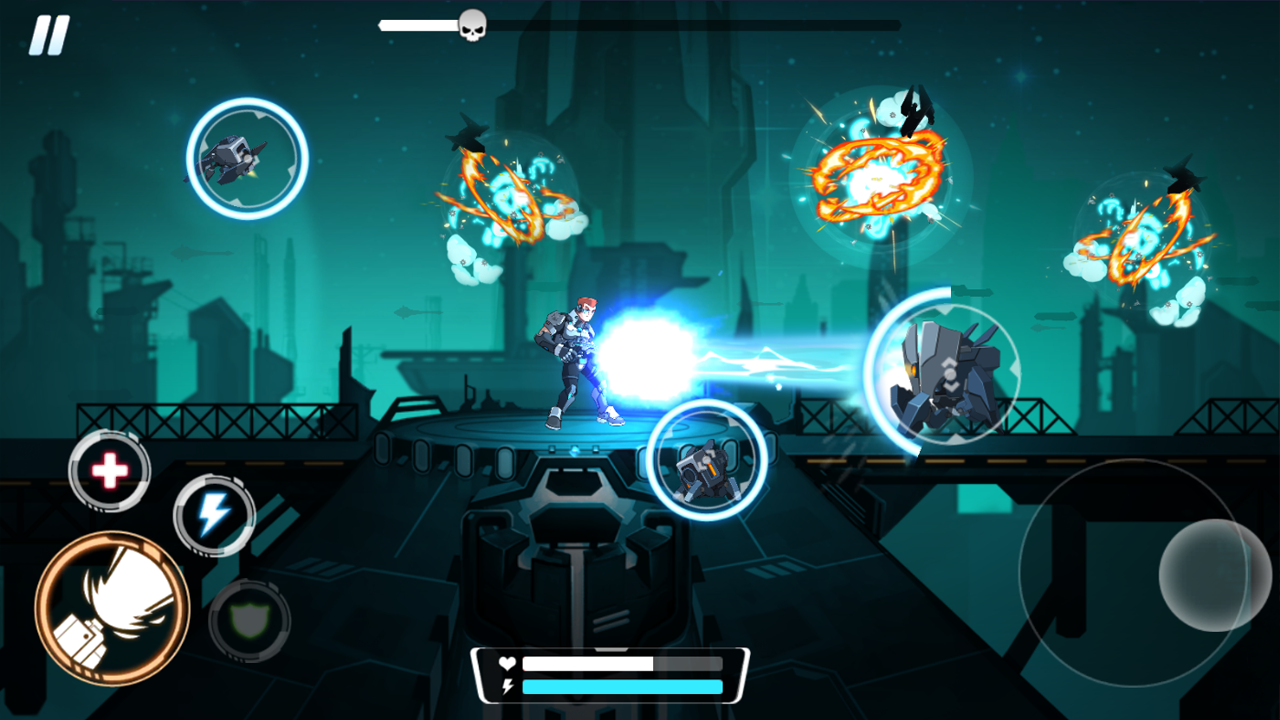The image size is (1280, 720).
Task: Trigger the lightning bolt skill
Action: [213, 513]
